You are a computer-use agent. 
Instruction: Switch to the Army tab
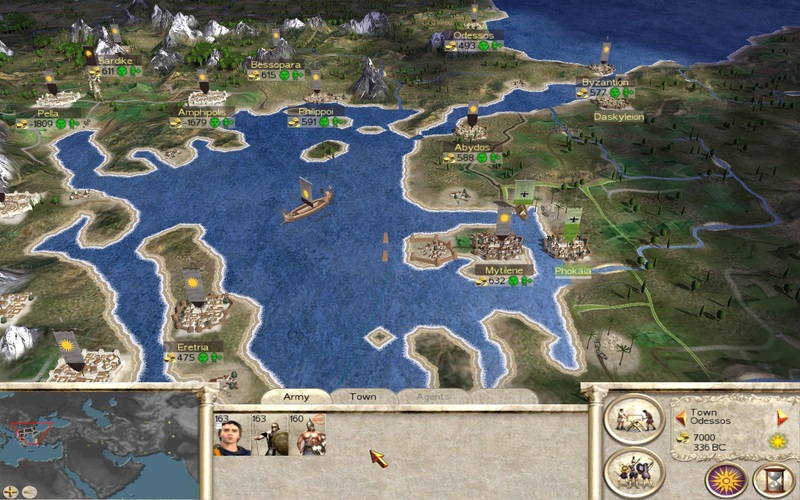[297, 397]
